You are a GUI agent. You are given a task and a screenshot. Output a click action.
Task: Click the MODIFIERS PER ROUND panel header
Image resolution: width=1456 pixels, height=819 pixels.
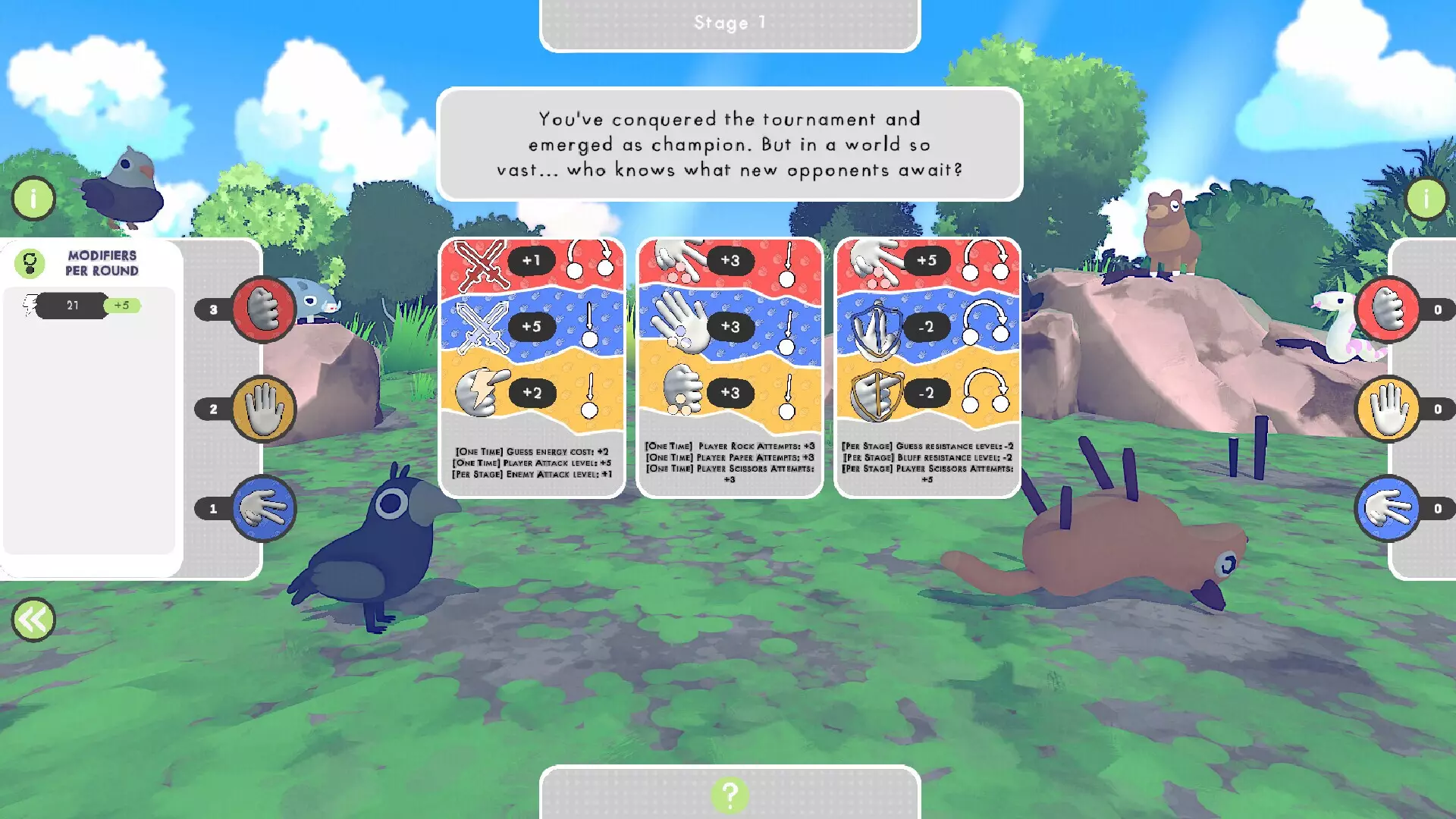coord(101,262)
